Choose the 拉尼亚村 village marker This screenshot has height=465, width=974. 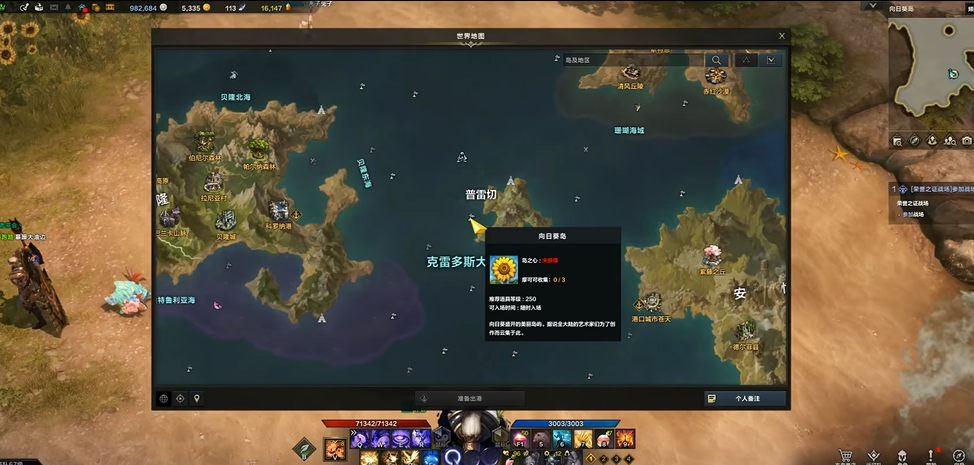[x=213, y=183]
